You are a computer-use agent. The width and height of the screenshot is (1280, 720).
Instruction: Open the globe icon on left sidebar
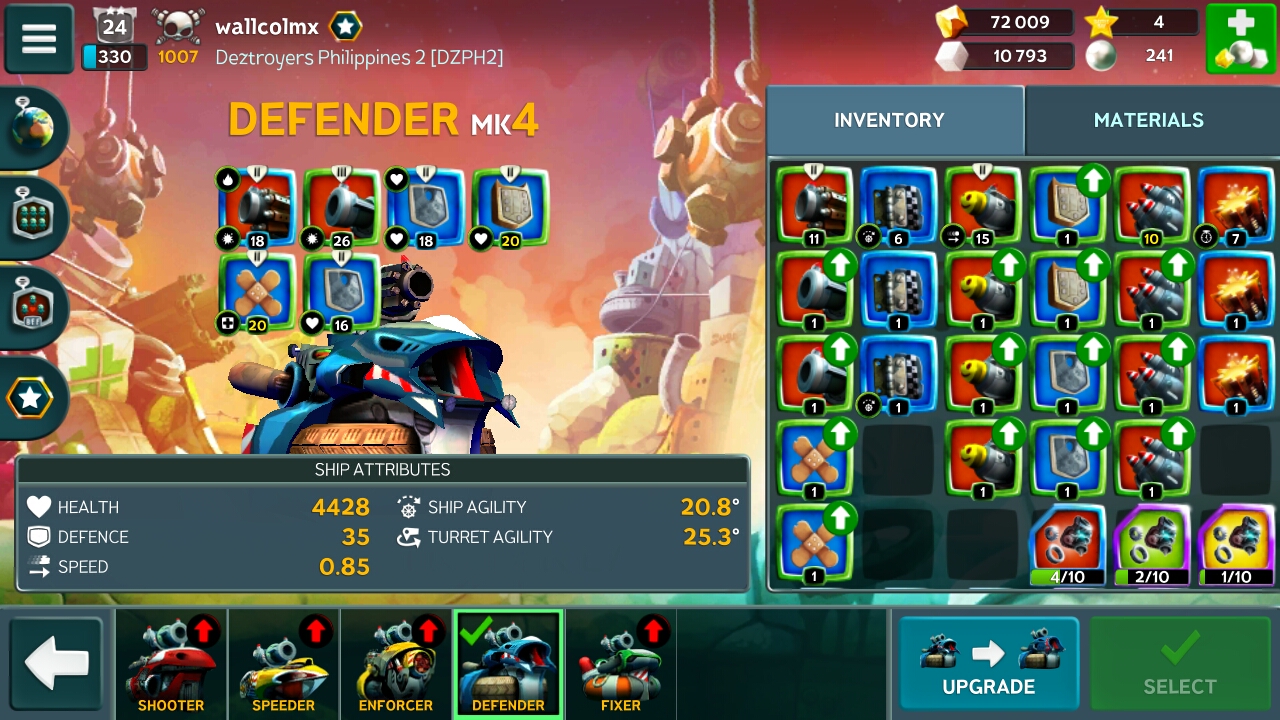pos(32,128)
